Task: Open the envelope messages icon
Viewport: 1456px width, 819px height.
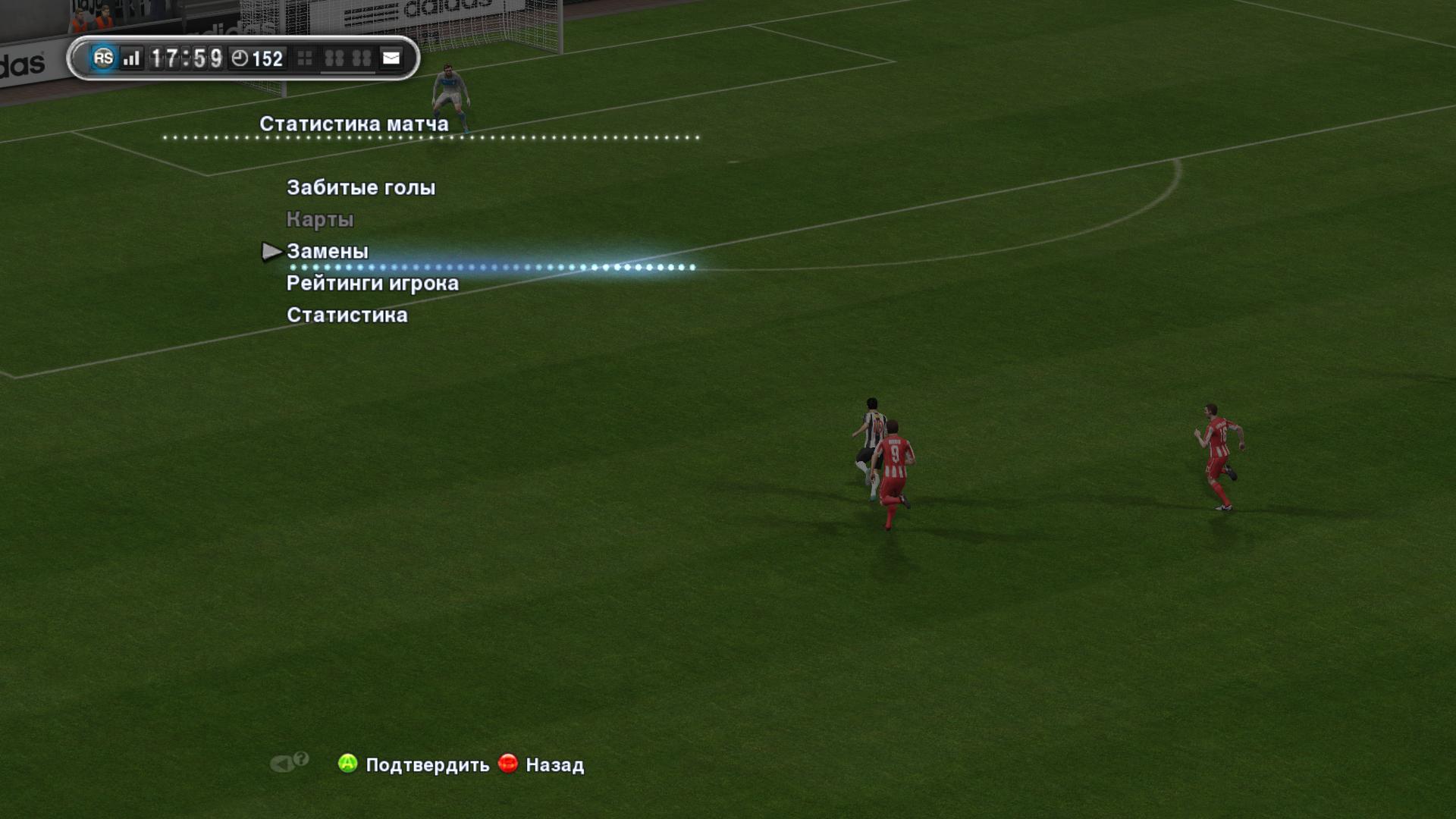Action: point(391,58)
